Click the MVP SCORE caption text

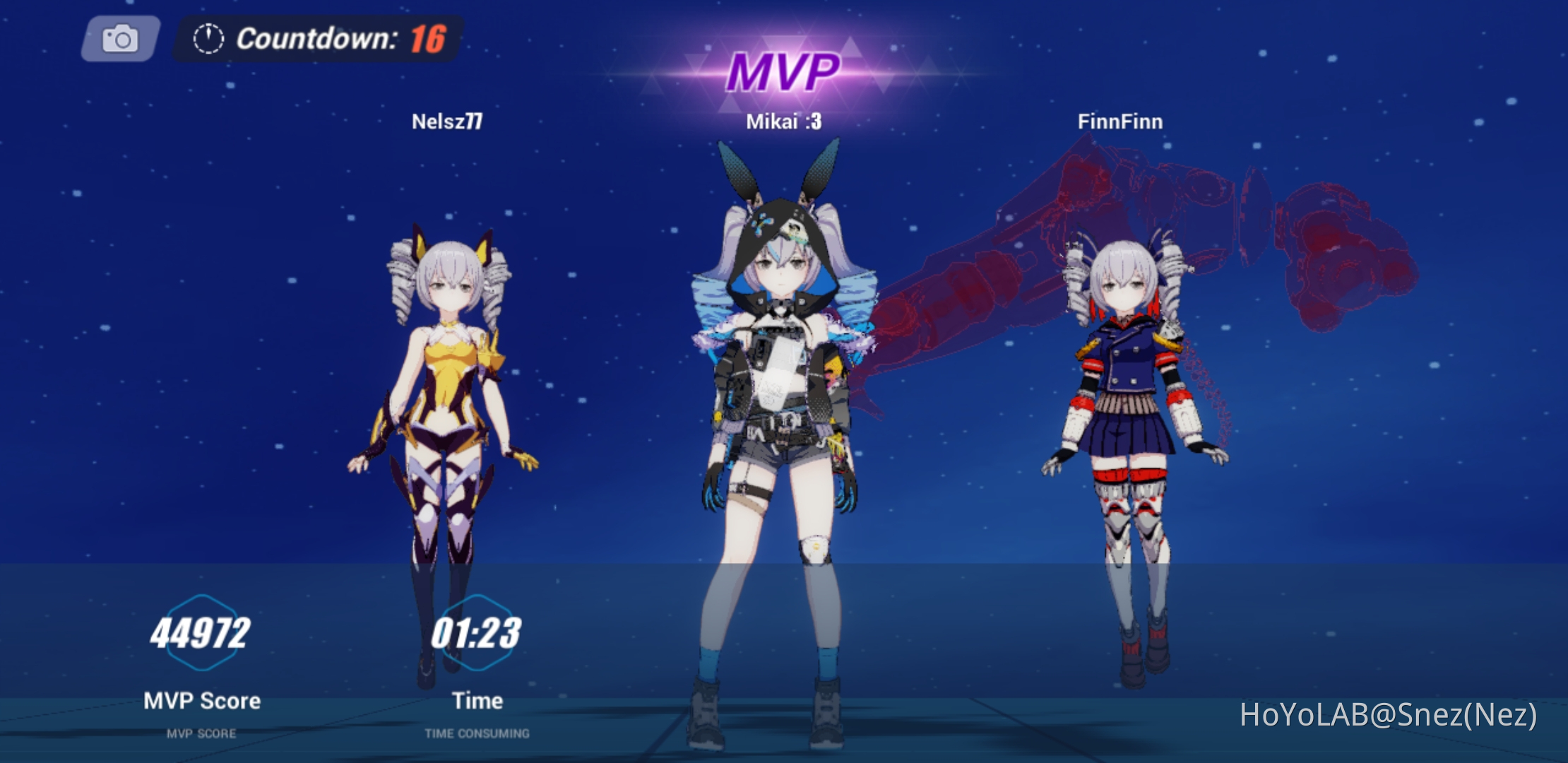pyautogui.click(x=201, y=733)
